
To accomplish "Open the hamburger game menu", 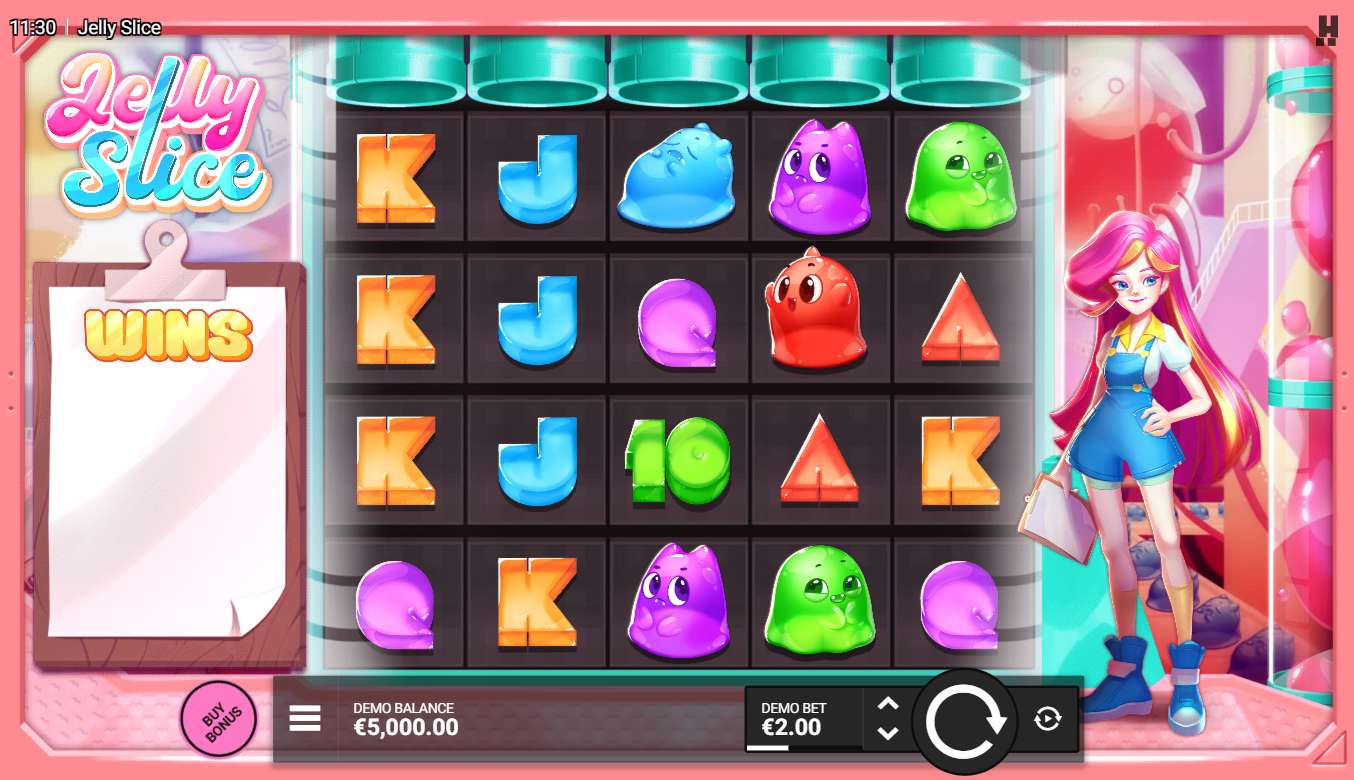I will tap(305, 718).
